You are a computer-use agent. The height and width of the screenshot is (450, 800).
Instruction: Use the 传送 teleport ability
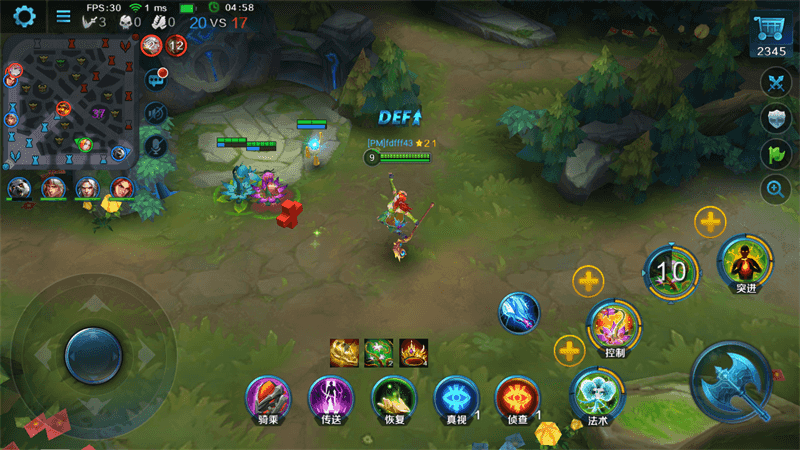[x=331, y=398]
